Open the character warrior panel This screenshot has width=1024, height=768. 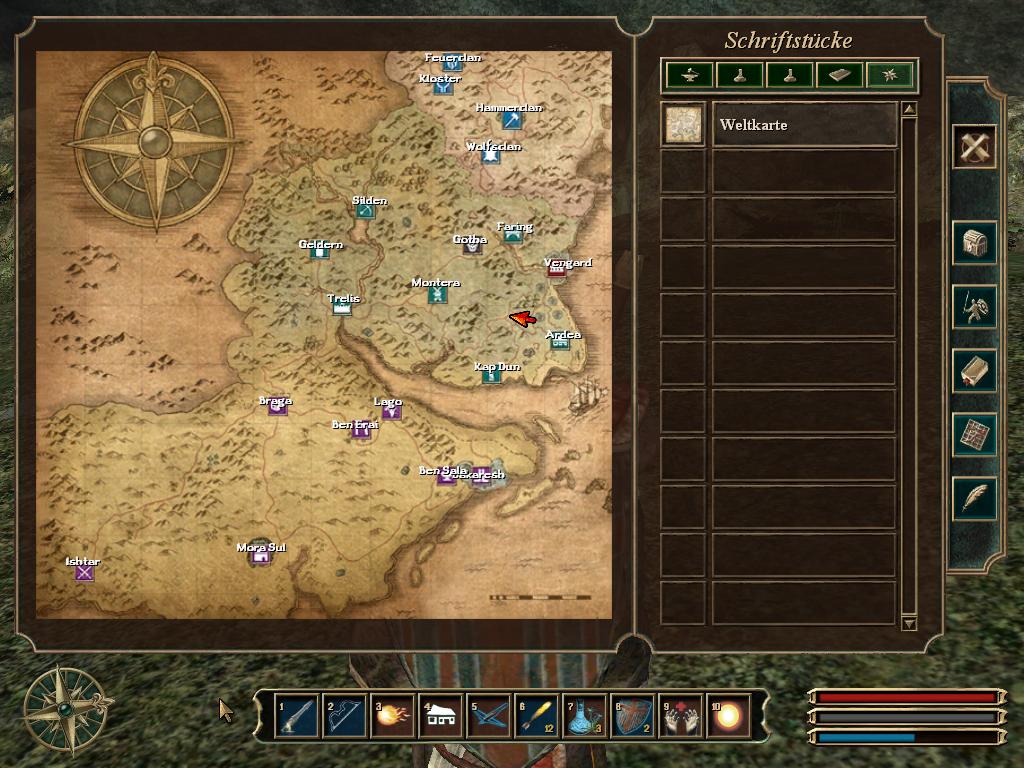tap(974, 307)
